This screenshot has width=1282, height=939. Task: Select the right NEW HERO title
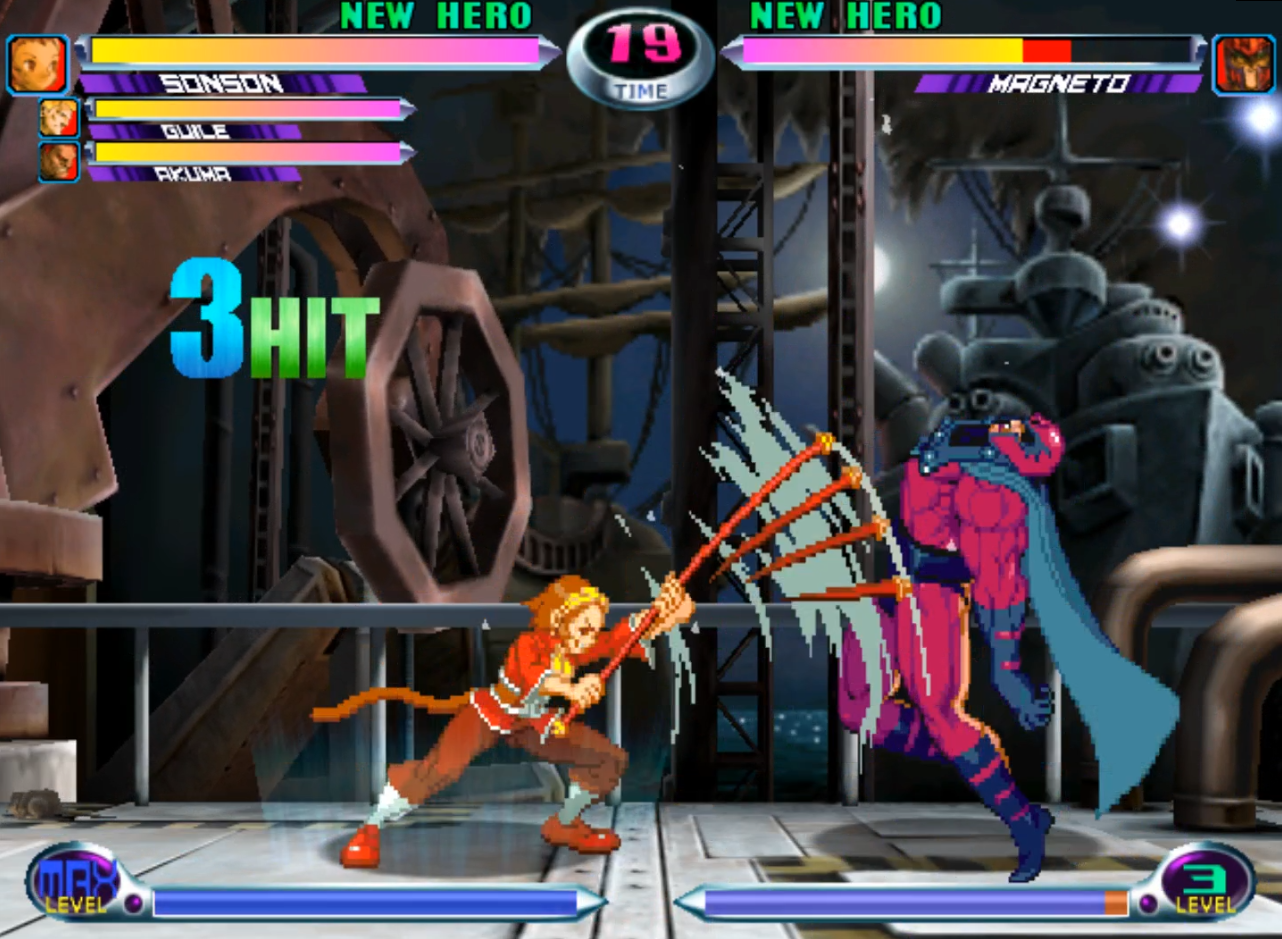click(x=845, y=16)
